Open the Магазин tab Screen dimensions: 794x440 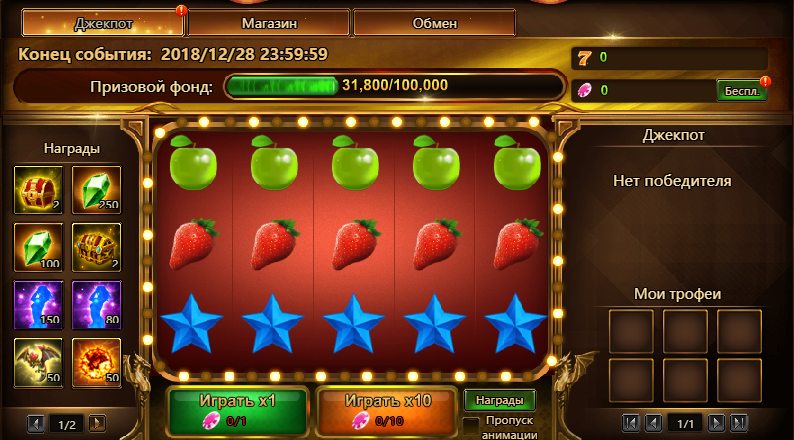coord(268,22)
